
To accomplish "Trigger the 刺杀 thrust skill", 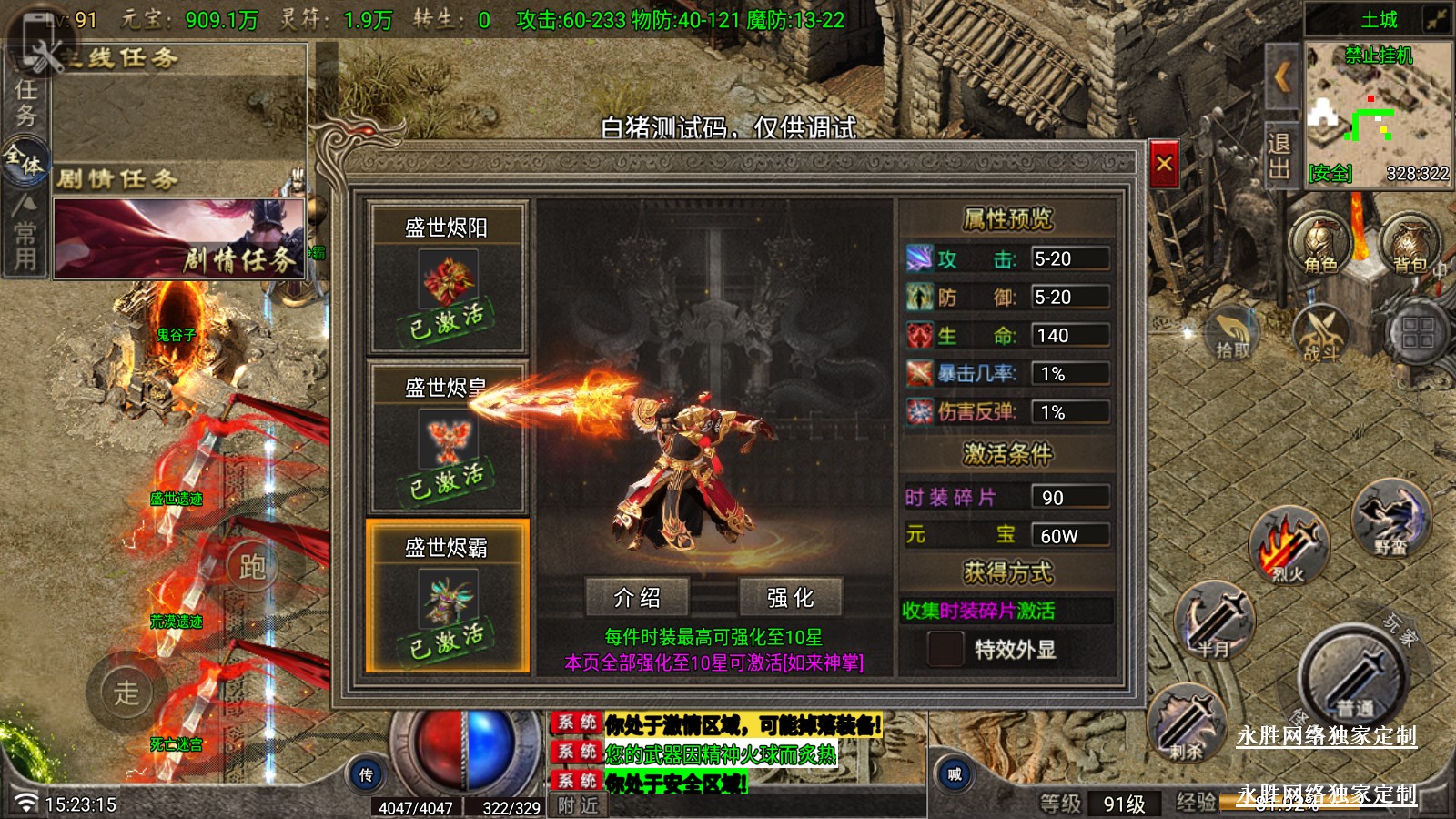I will [1188, 723].
